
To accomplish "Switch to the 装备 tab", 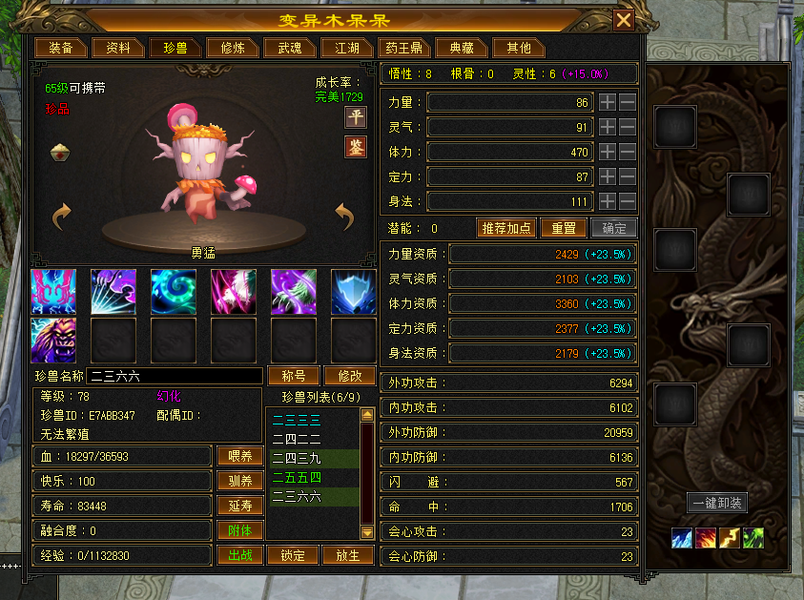I will click(60, 48).
